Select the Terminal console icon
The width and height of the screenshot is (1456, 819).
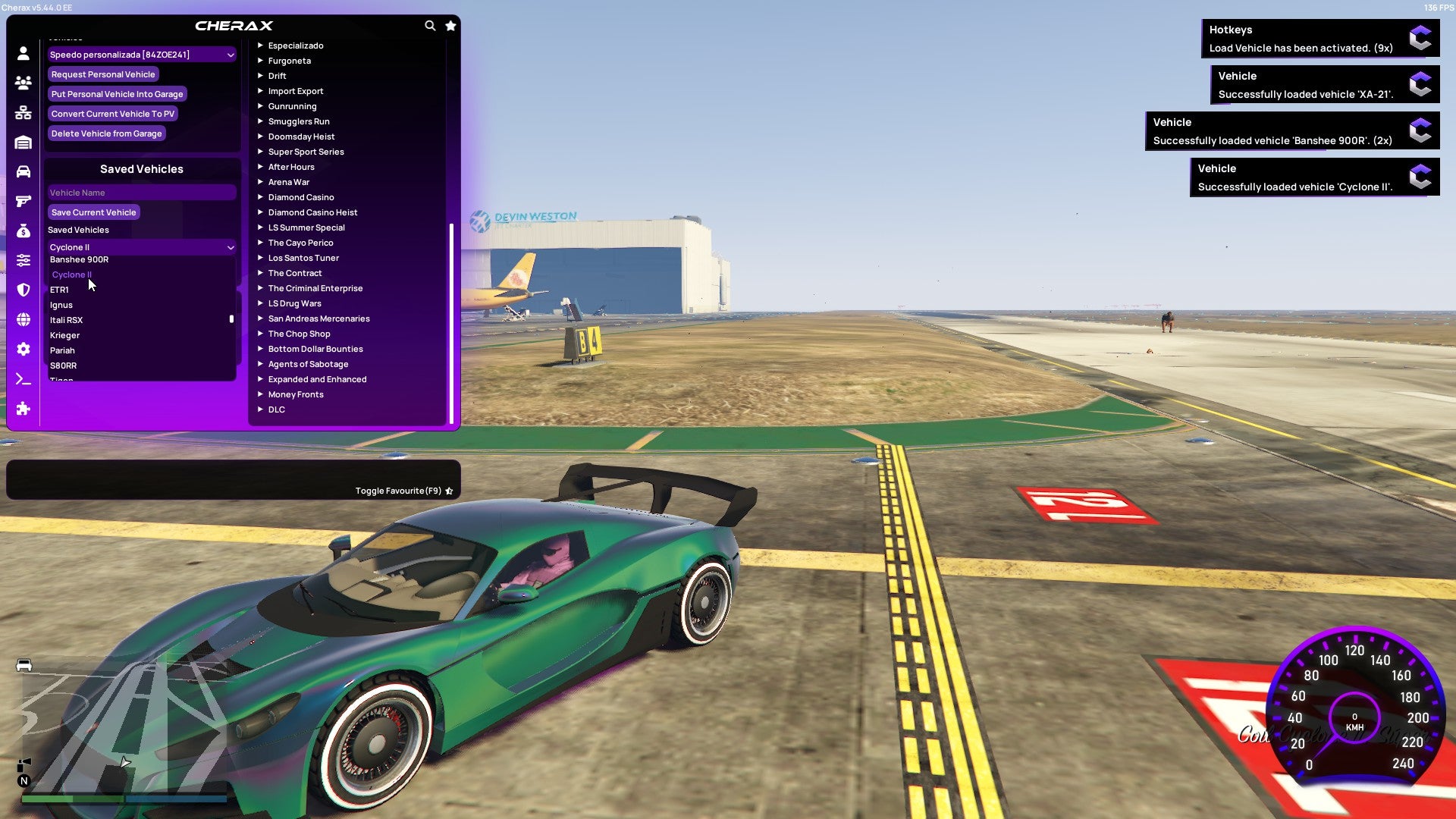[x=23, y=378]
